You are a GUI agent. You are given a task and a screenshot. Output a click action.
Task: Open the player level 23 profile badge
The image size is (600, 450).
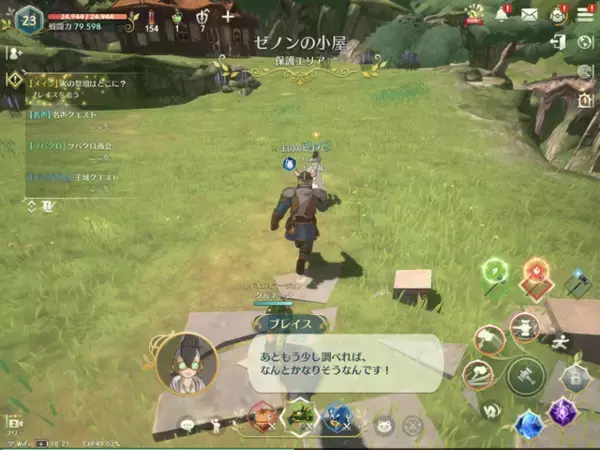pos(28,20)
